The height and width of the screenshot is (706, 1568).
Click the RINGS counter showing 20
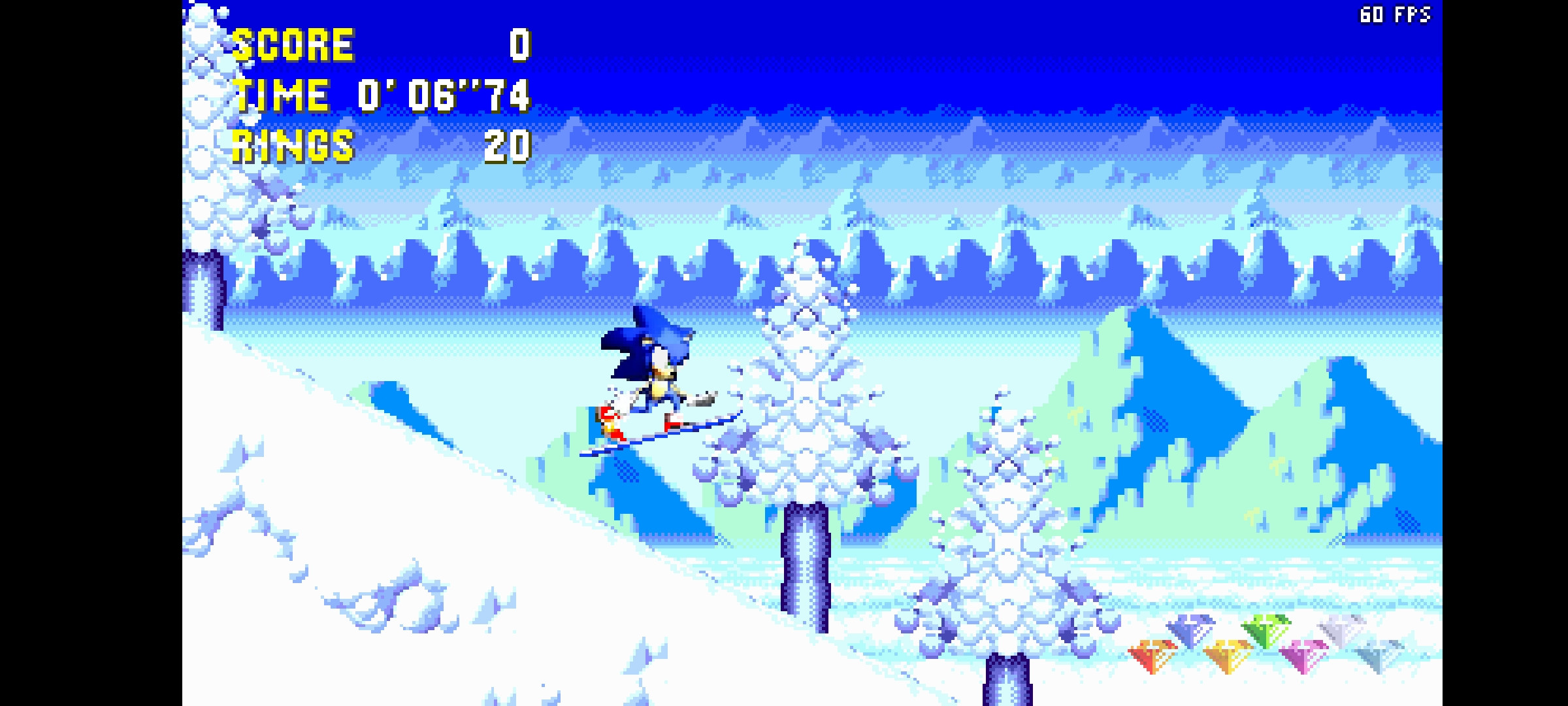(x=508, y=149)
